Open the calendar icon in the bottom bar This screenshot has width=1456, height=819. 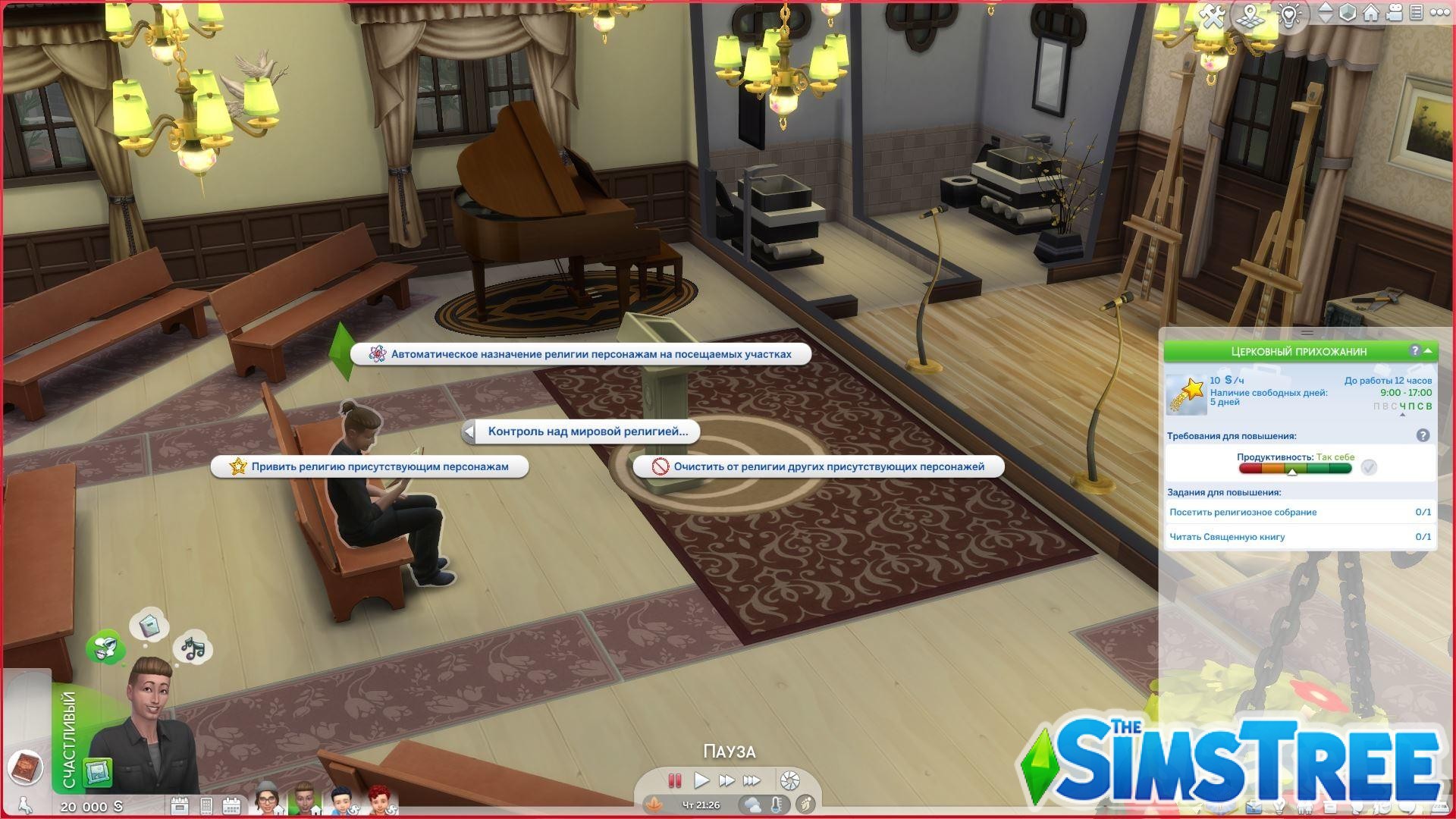pyautogui.click(x=231, y=805)
